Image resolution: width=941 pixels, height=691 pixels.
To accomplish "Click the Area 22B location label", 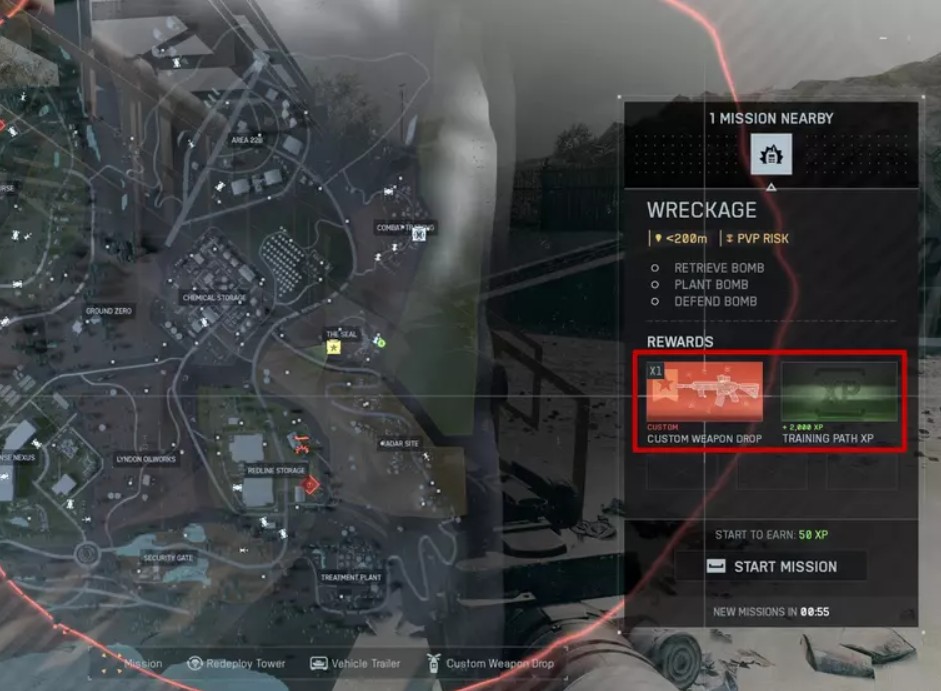I will (x=246, y=141).
